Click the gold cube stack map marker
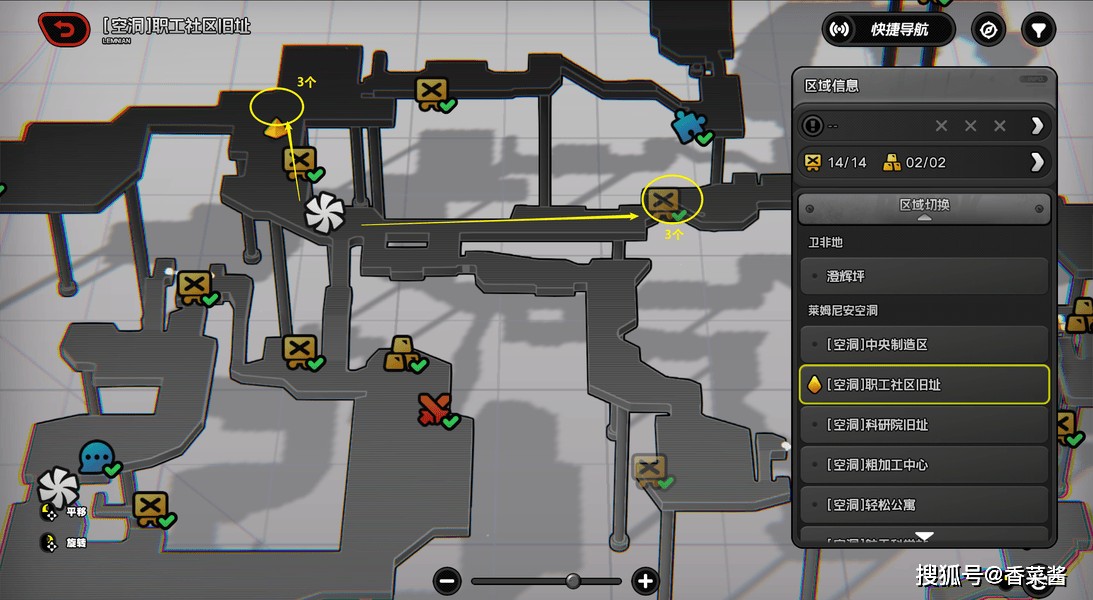 [x=403, y=352]
